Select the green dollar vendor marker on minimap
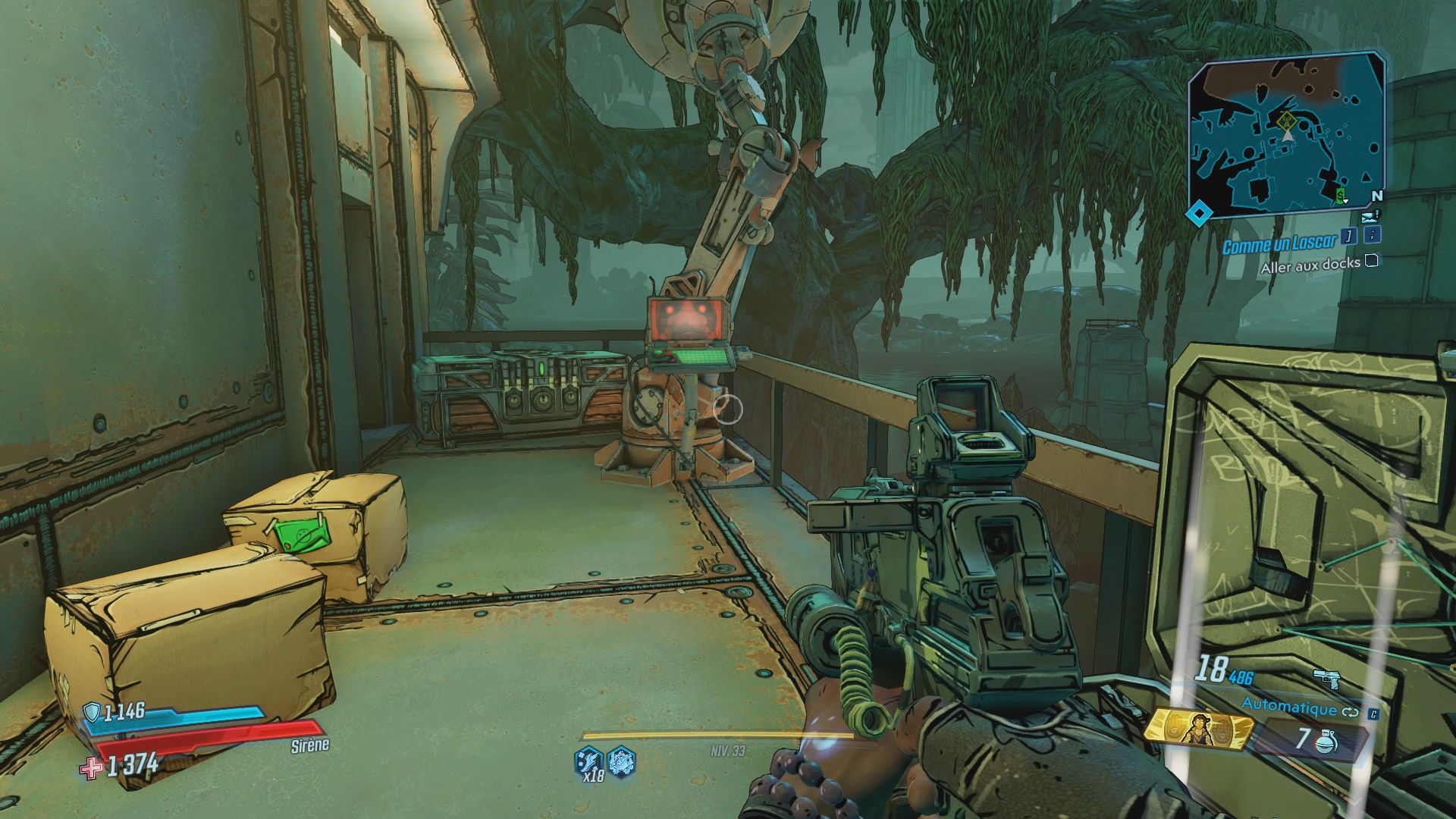Image resolution: width=1456 pixels, height=819 pixels. tap(1341, 197)
